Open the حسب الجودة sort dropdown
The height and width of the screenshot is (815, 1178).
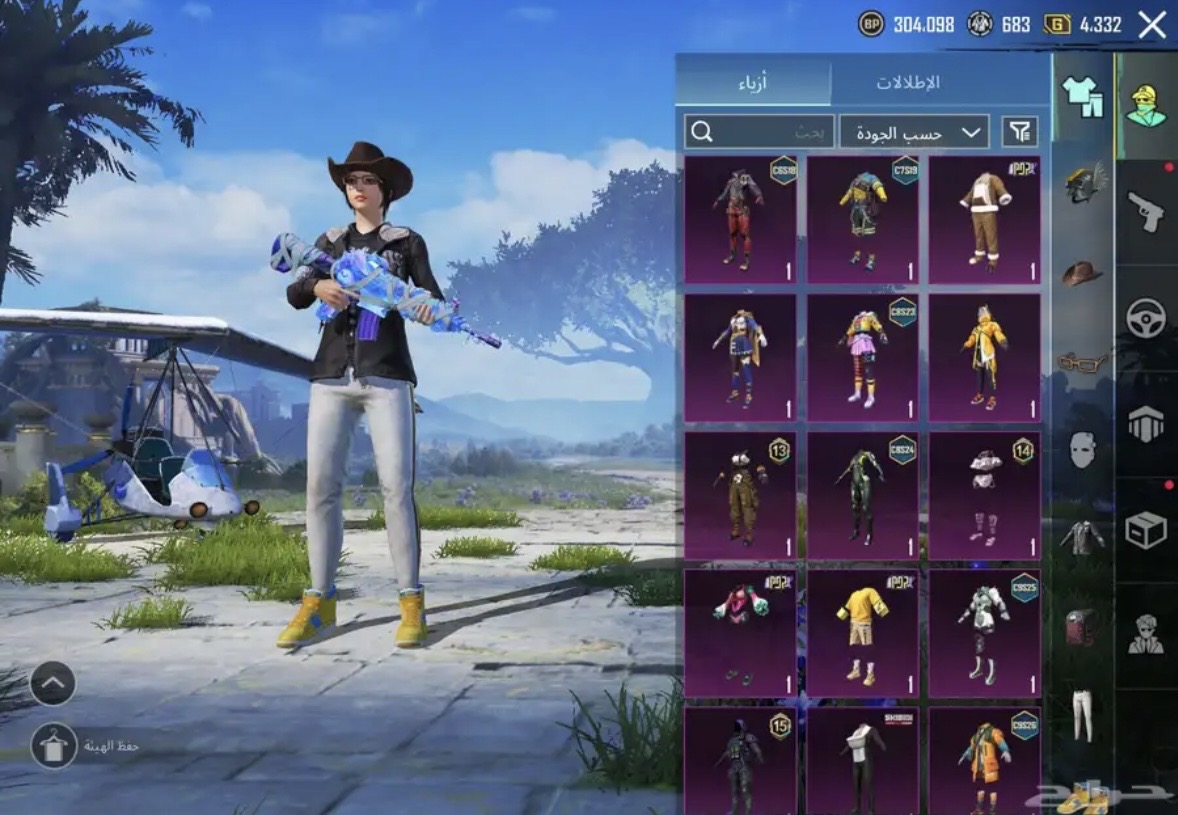(914, 131)
